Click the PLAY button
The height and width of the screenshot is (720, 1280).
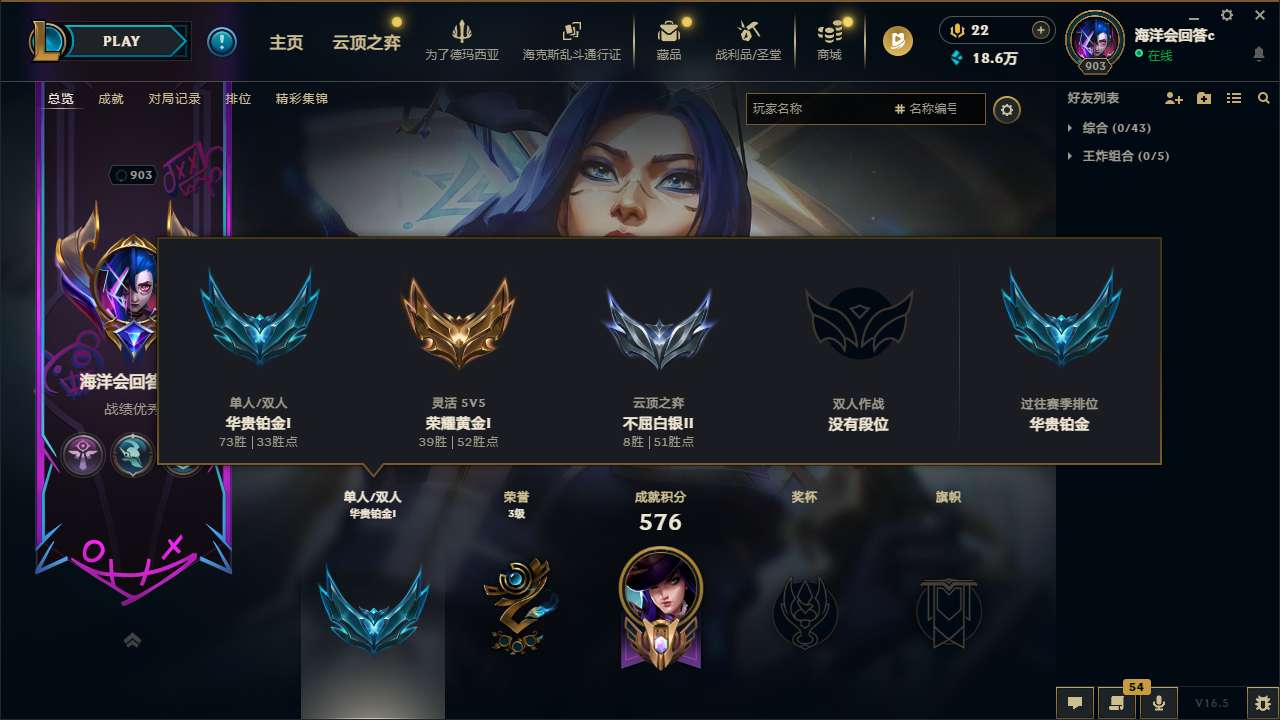pos(122,41)
